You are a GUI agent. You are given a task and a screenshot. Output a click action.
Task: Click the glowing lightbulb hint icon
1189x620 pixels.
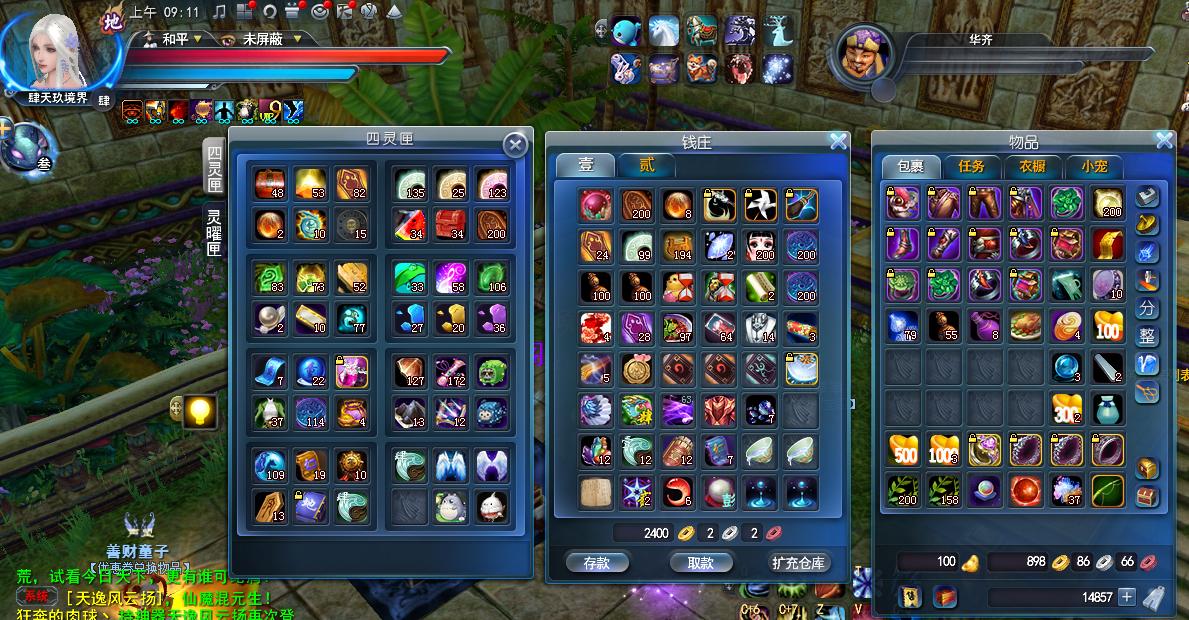tap(201, 410)
